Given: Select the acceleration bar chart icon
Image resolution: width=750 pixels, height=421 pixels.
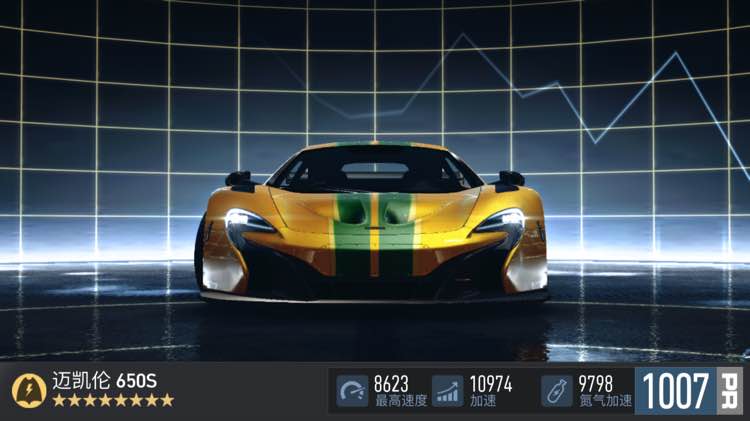Looking at the screenshot, I should [448, 390].
